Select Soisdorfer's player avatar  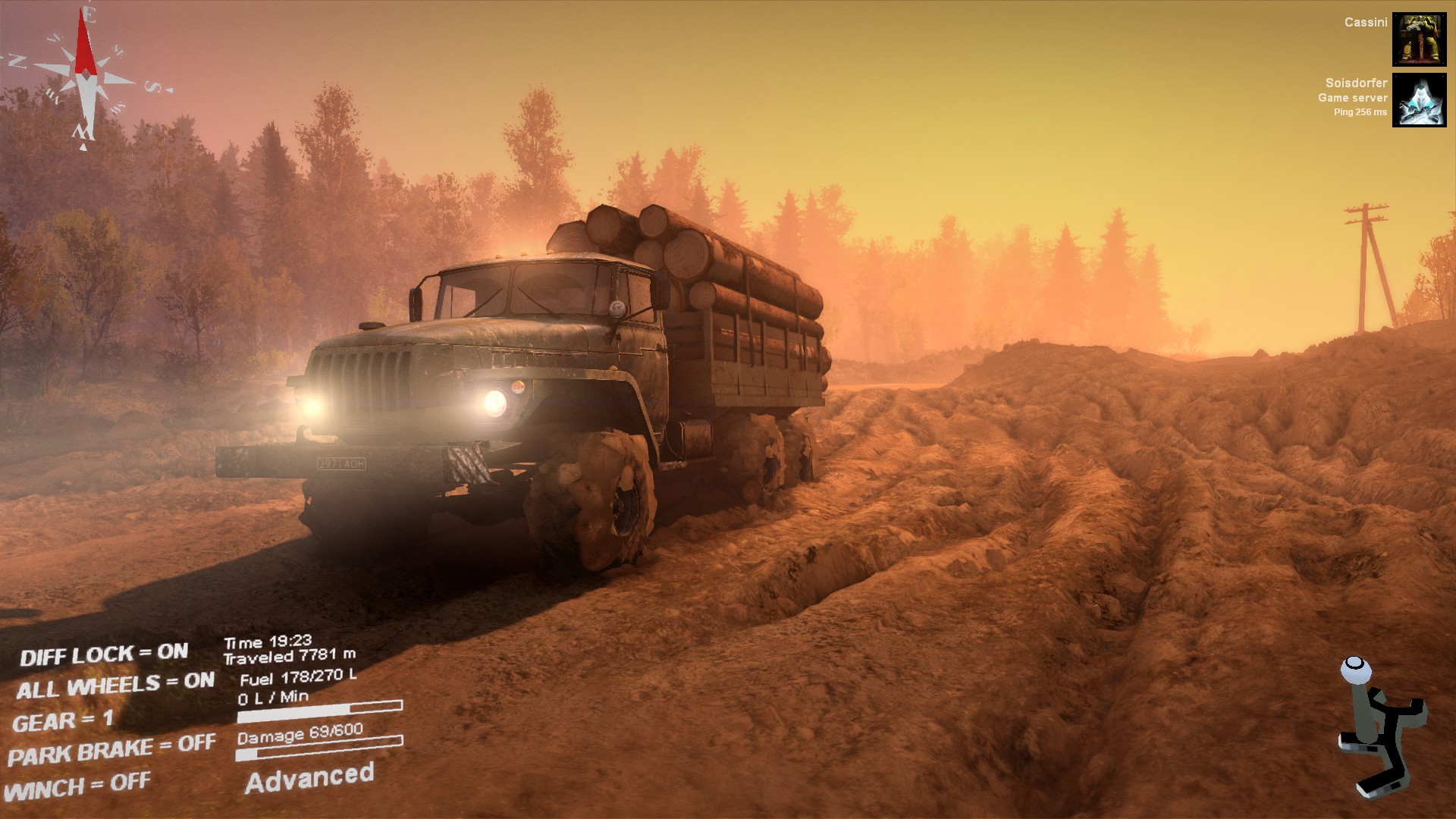tap(1419, 100)
